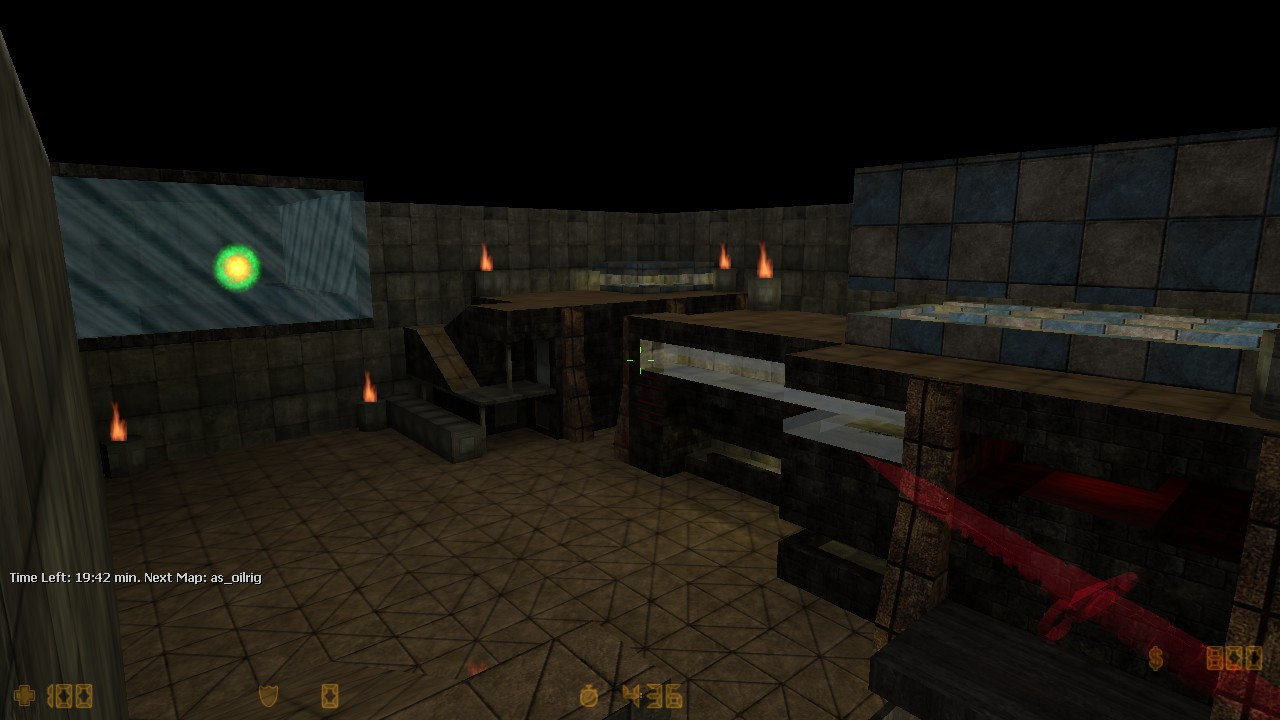Expand the Time Left status message
The height and width of the screenshot is (720, 1280).
pyautogui.click(x=135, y=577)
